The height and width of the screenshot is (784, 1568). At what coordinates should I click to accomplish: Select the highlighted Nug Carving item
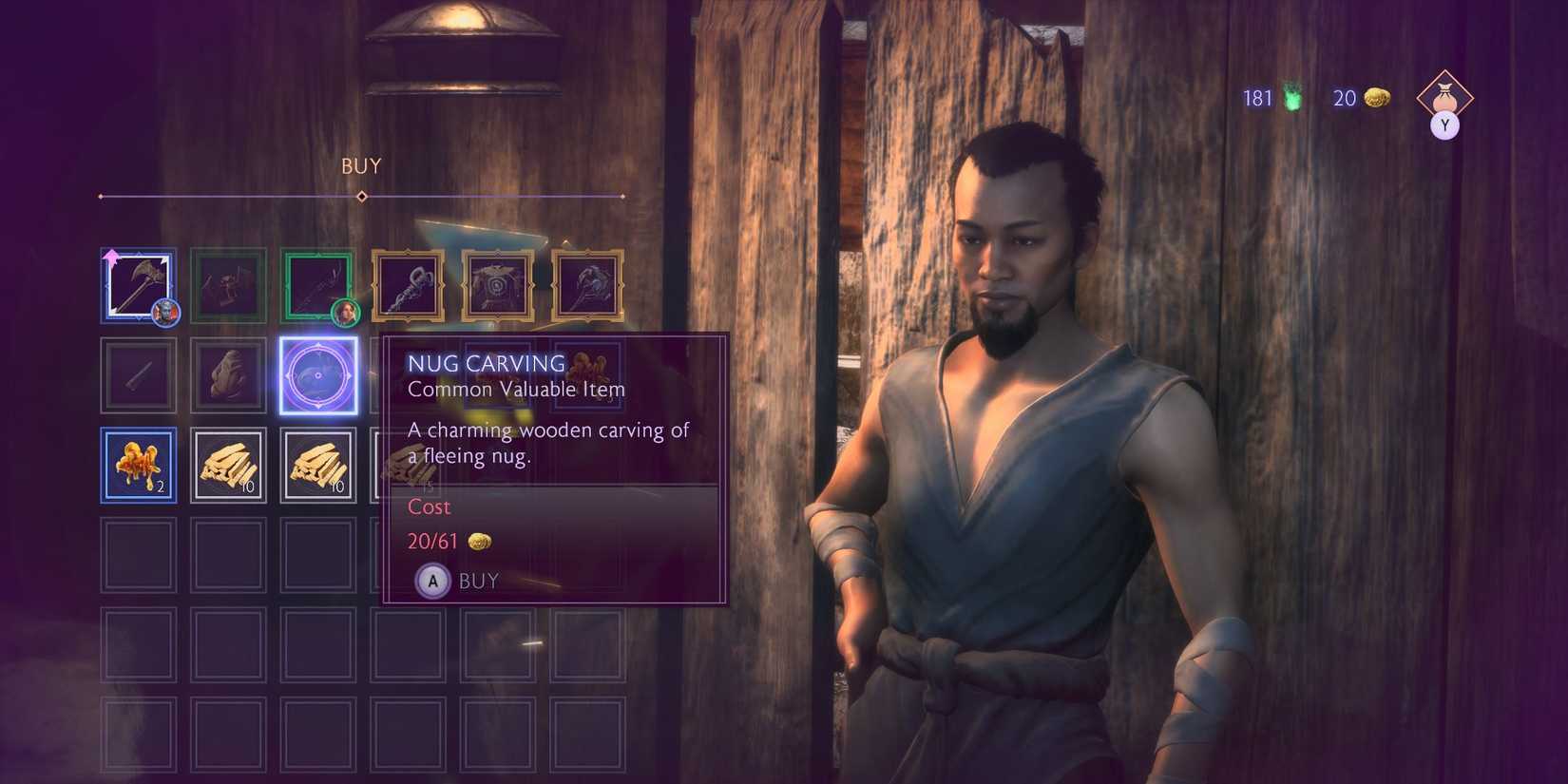318,373
